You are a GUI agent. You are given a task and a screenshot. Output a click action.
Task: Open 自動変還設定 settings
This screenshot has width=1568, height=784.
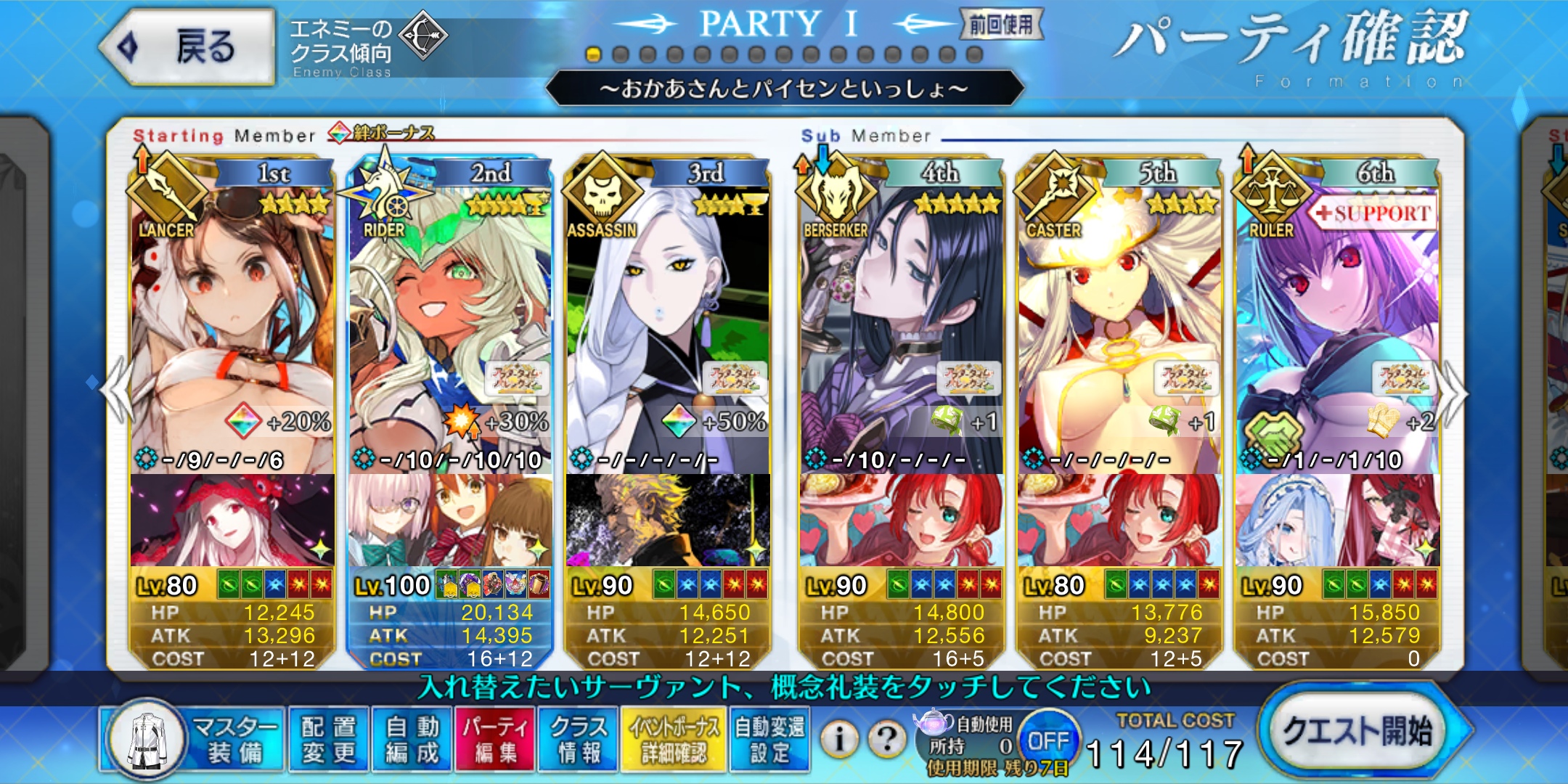tap(769, 739)
